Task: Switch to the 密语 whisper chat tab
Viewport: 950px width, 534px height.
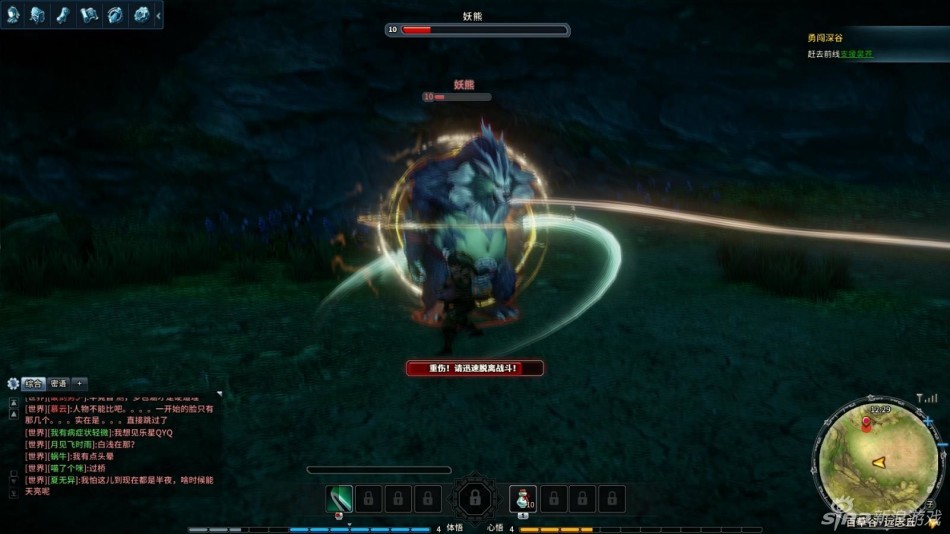Action: click(x=59, y=383)
